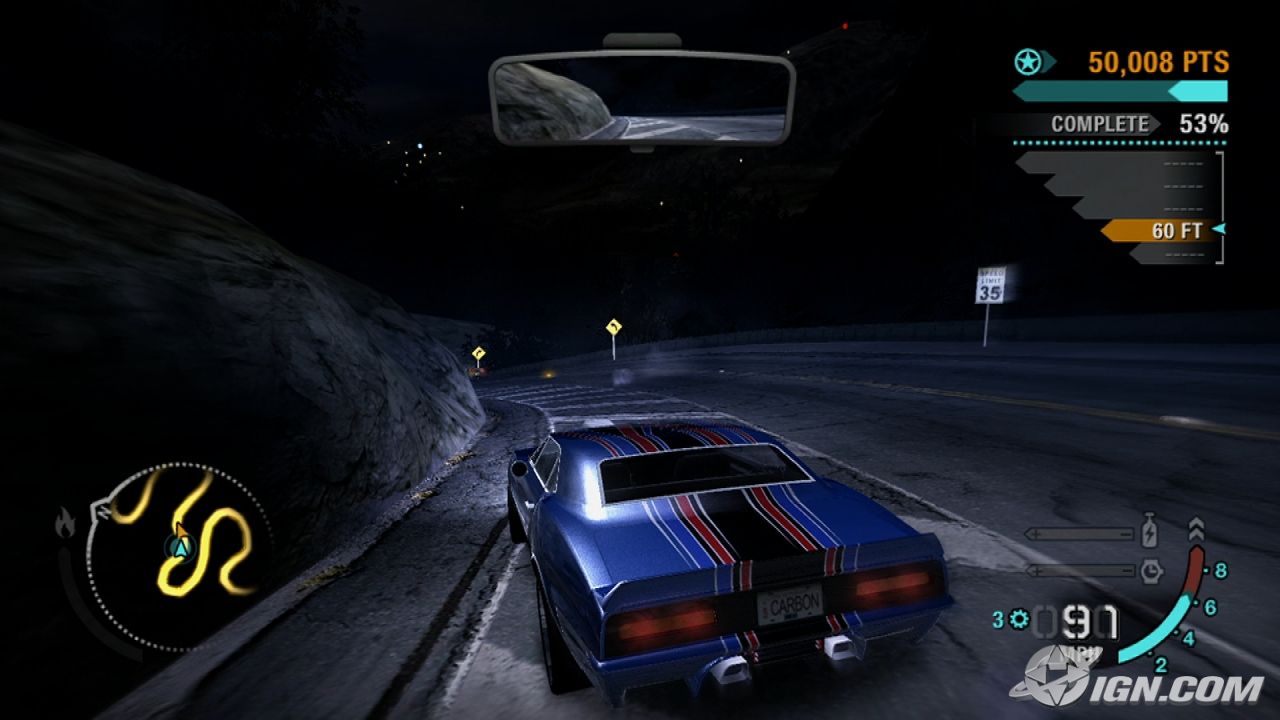This screenshot has height=720, width=1280.
Task: Activate the nitrous bottle icon
Action: pyautogui.click(x=1150, y=533)
